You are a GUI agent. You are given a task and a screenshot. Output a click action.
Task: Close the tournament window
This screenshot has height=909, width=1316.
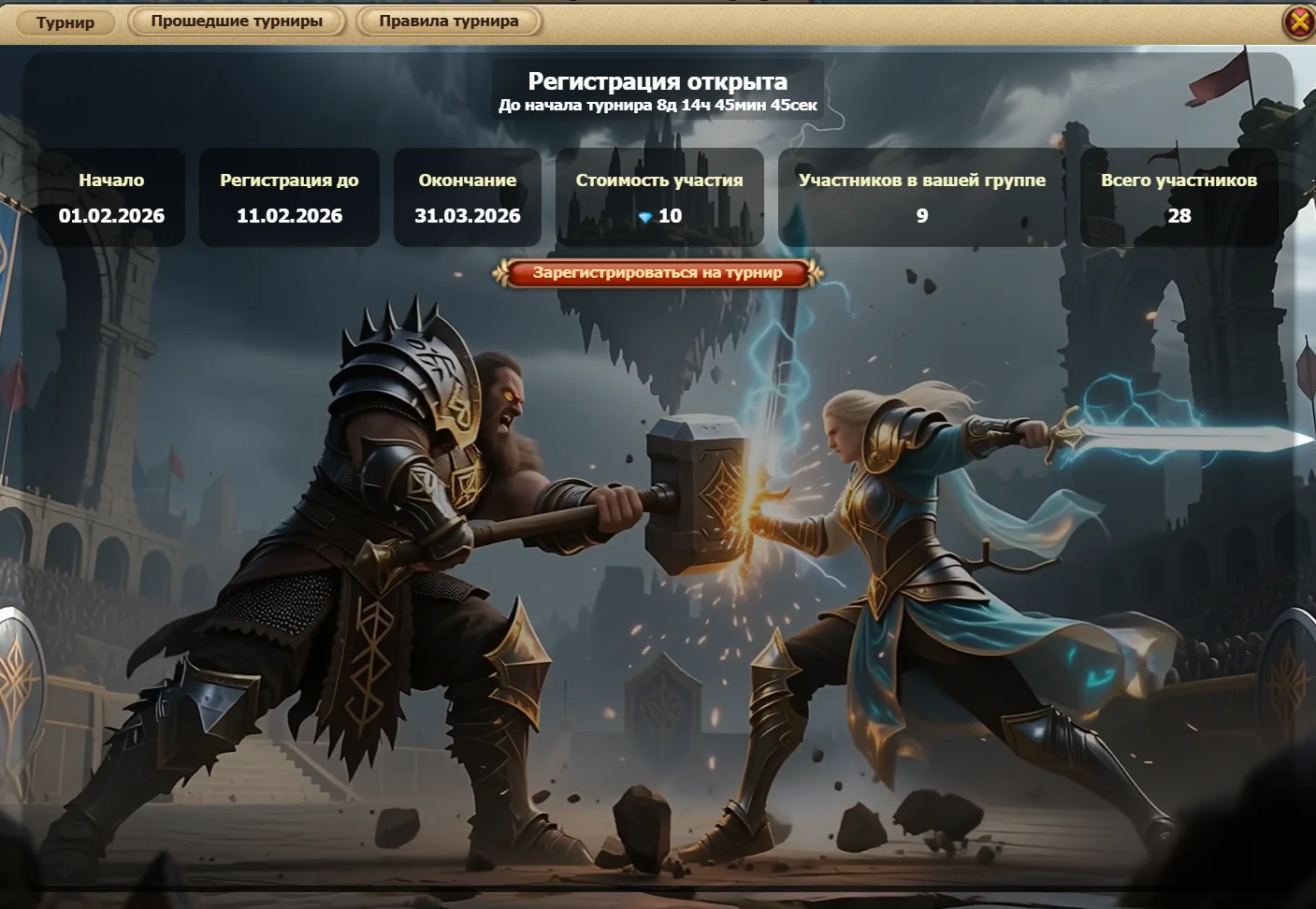pos(1299,22)
